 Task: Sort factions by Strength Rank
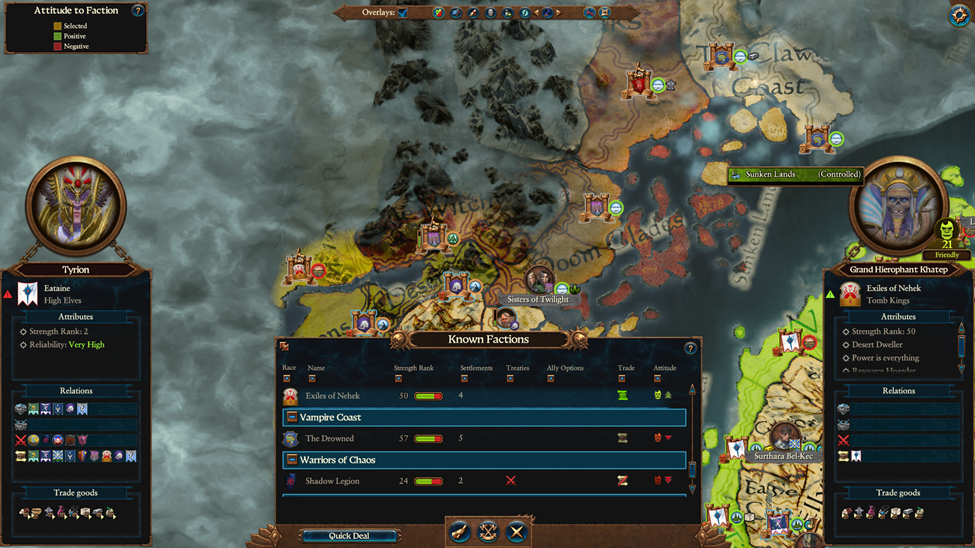click(x=398, y=379)
